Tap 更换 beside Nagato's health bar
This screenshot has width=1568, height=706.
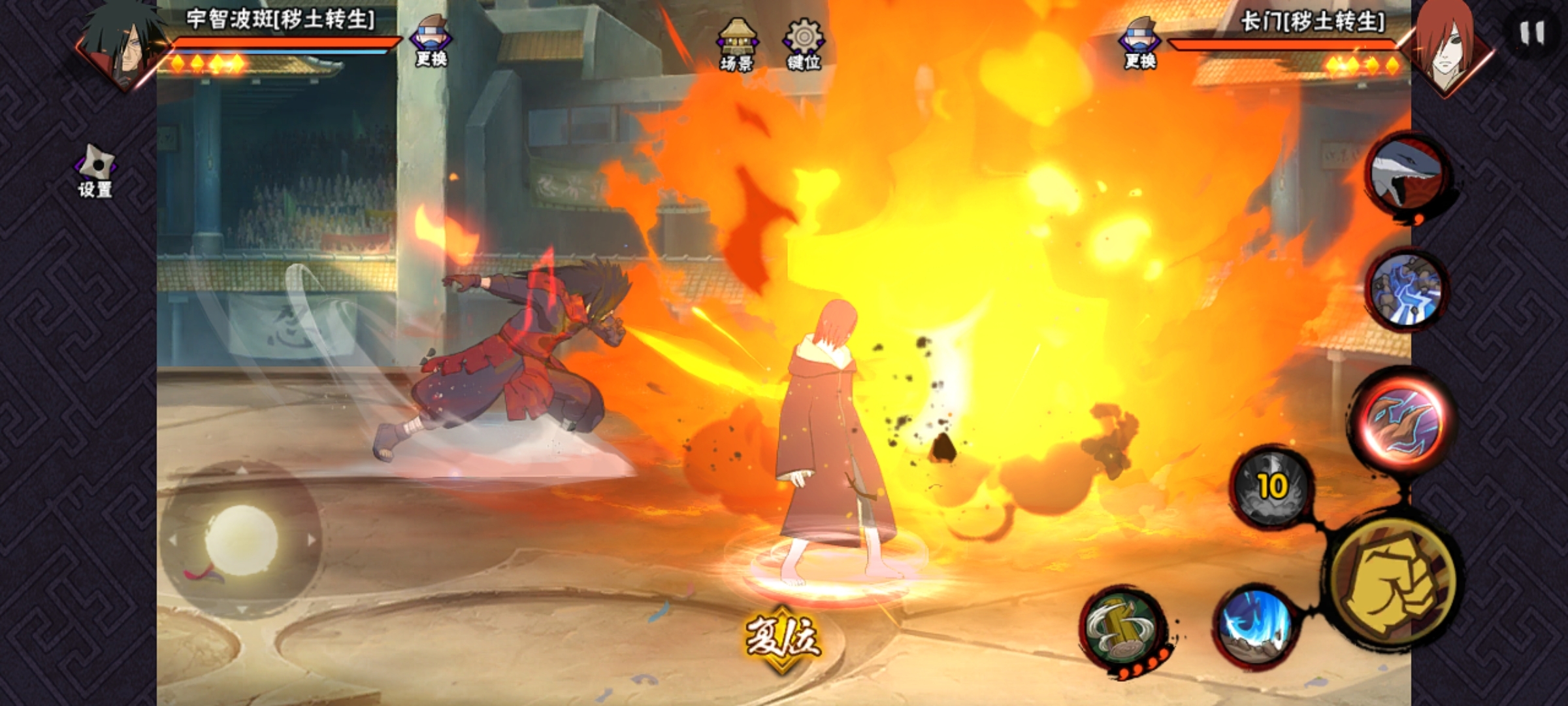point(1140,44)
